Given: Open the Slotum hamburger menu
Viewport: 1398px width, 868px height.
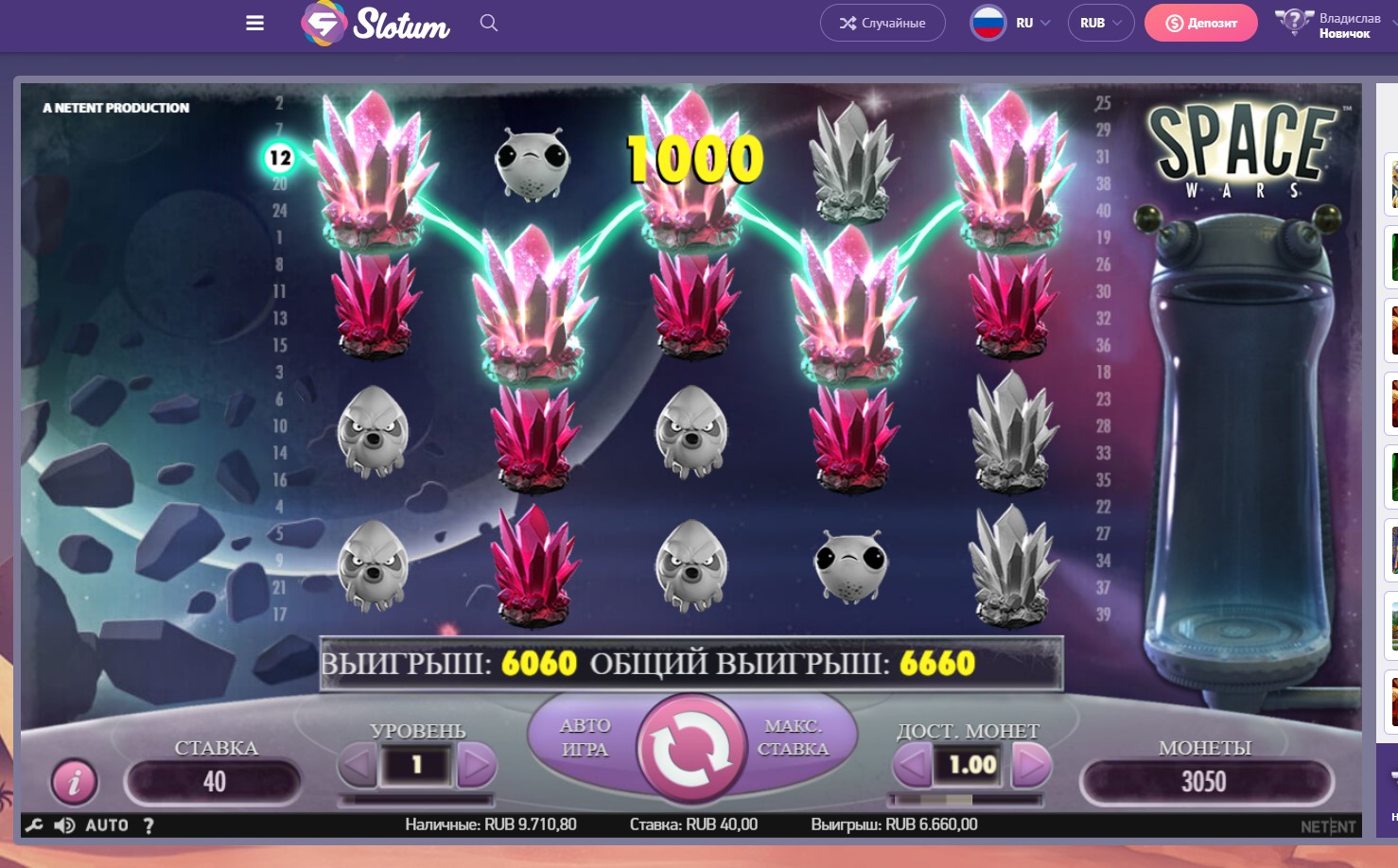Looking at the screenshot, I should pyautogui.click(x=254, y=24).
